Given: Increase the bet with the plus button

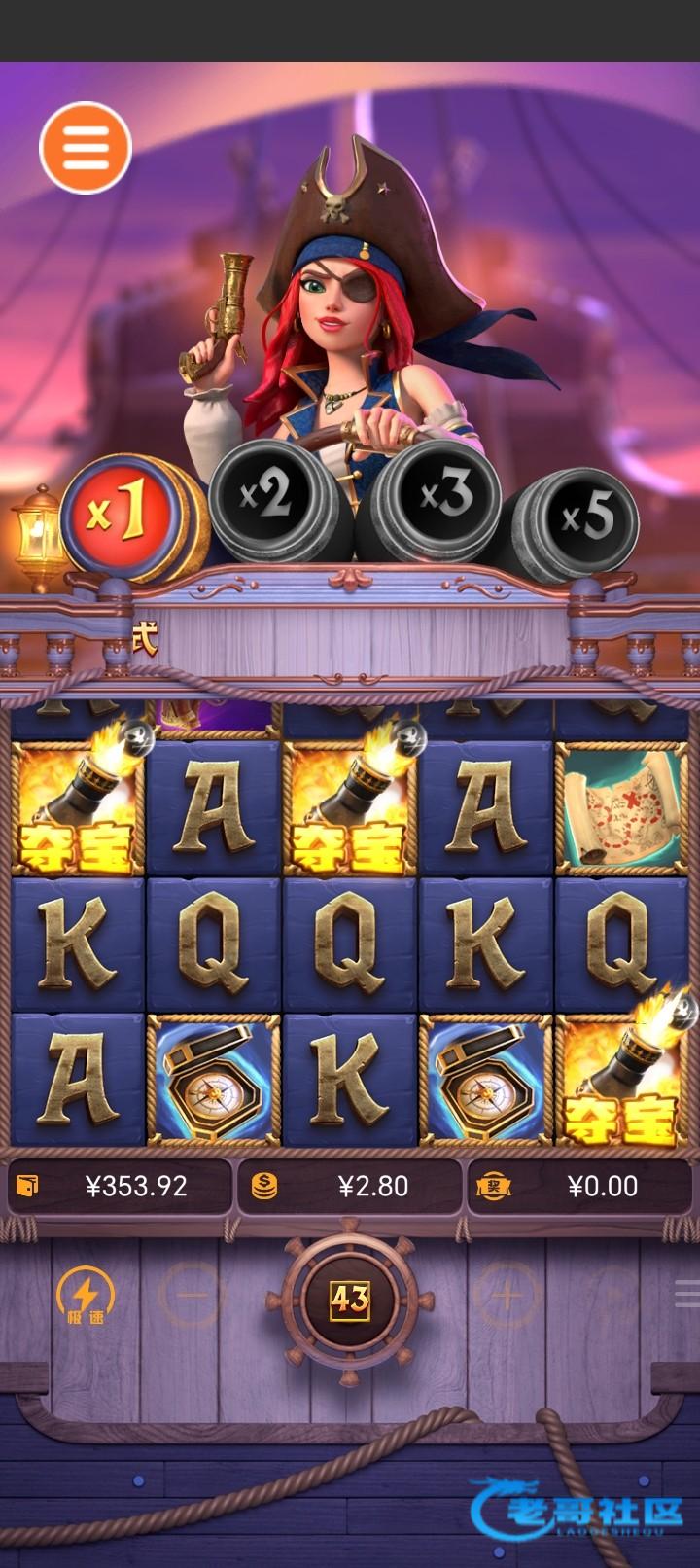Looking at the screenshot, I should [x=506, y=1295].
